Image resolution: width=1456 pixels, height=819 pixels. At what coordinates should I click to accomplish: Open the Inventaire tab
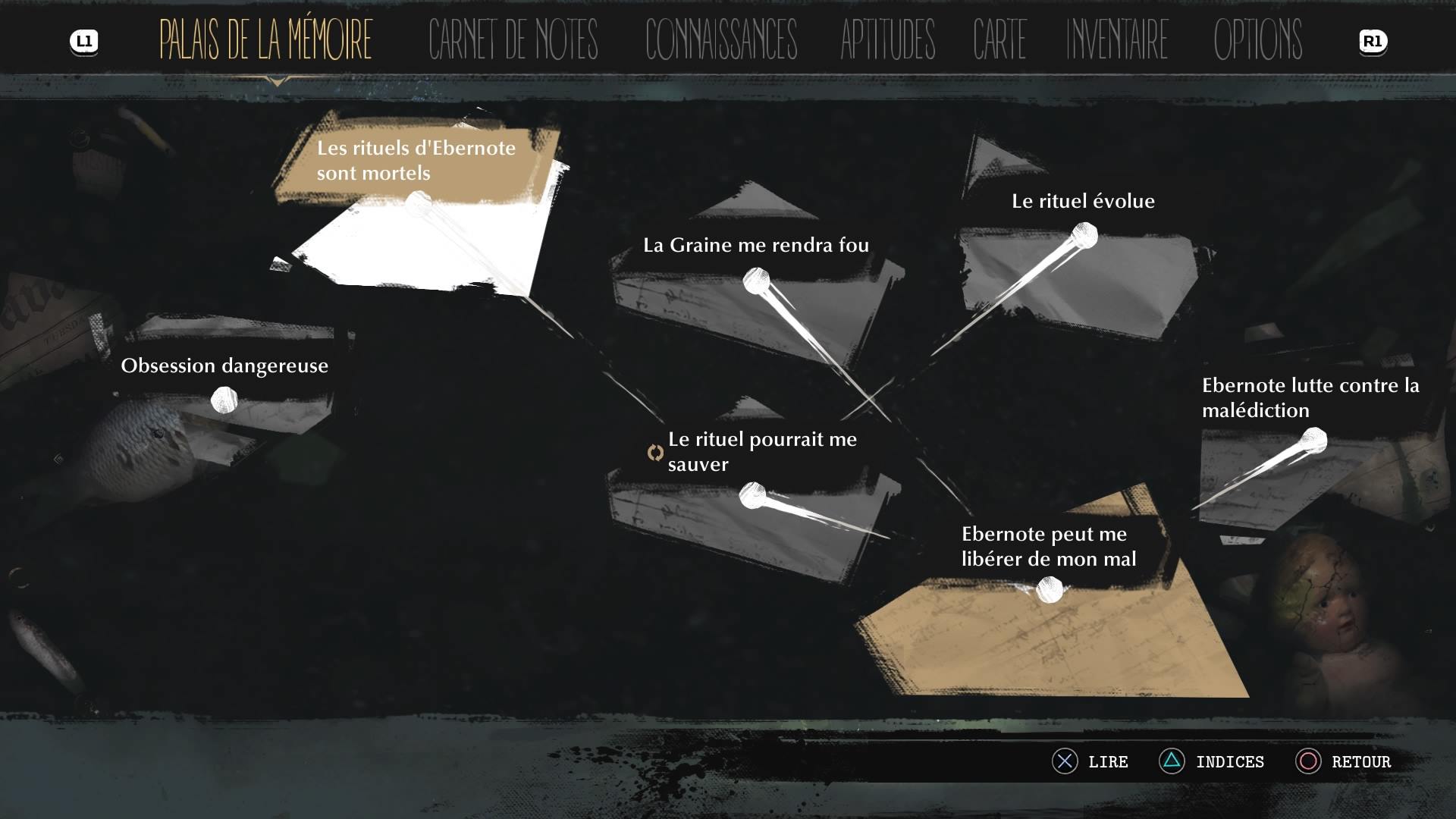pyautogui.click(x=1117, y=39)
